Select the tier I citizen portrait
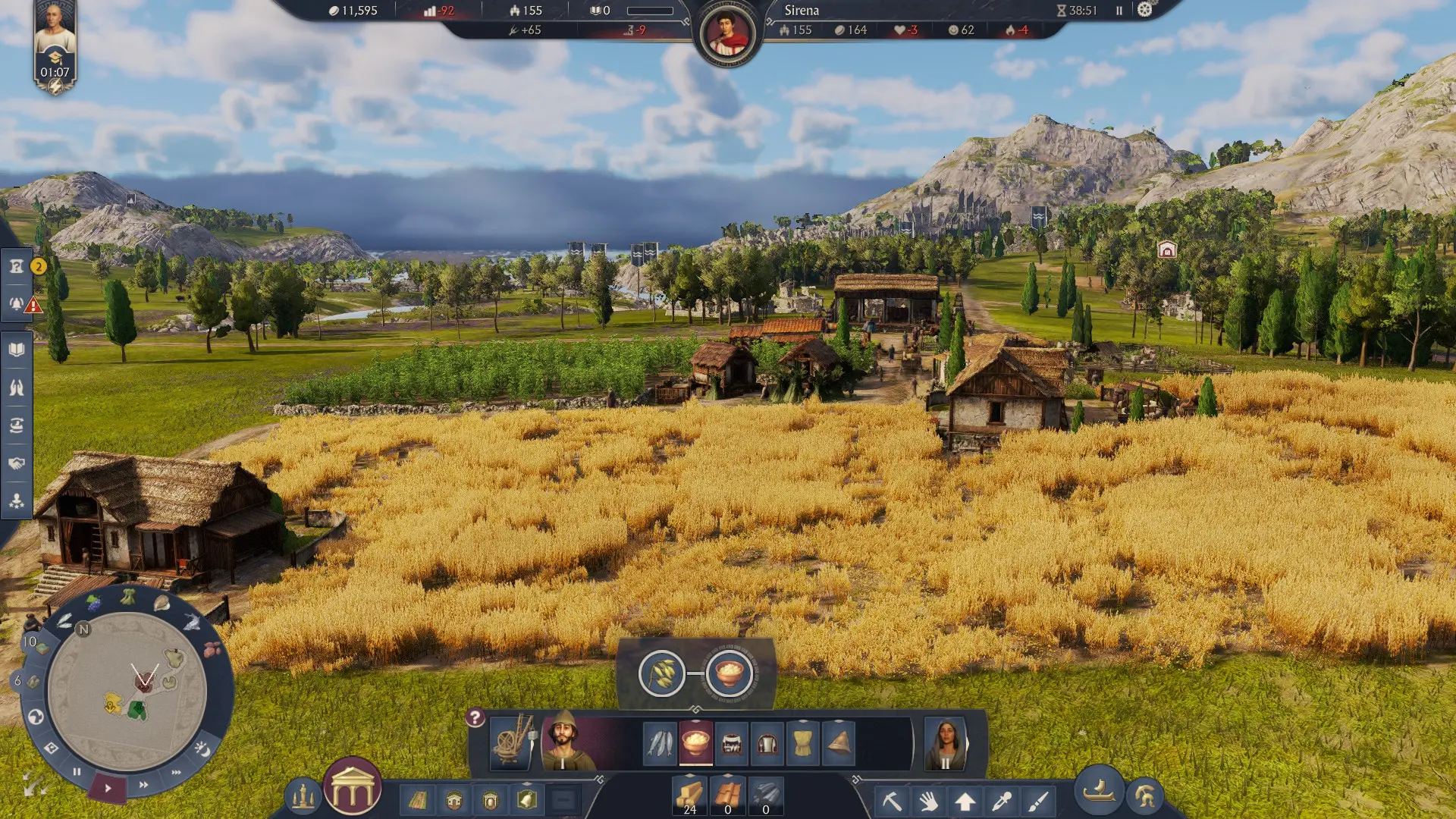 point(563,741)
